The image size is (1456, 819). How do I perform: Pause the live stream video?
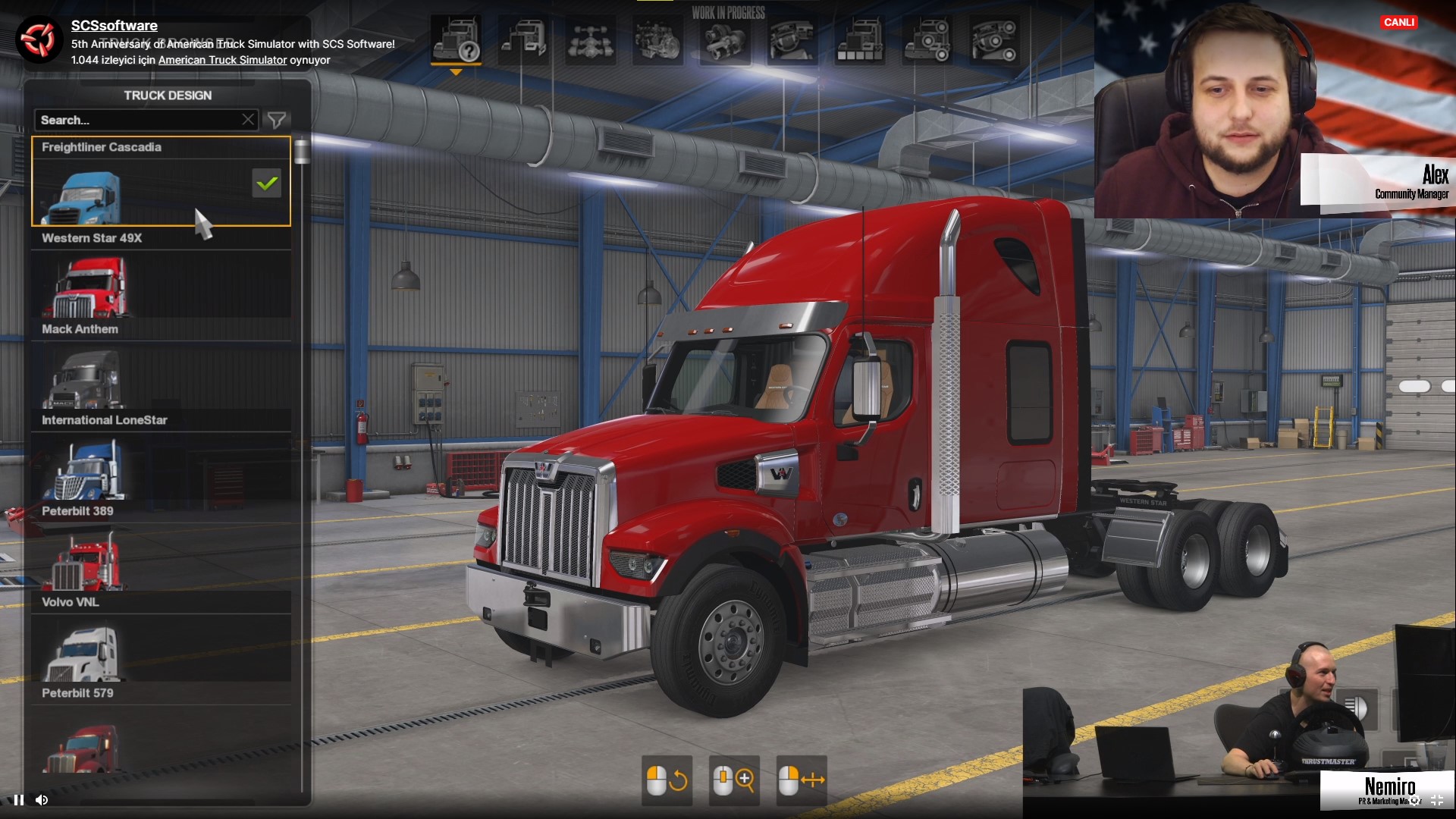point(19,799)
